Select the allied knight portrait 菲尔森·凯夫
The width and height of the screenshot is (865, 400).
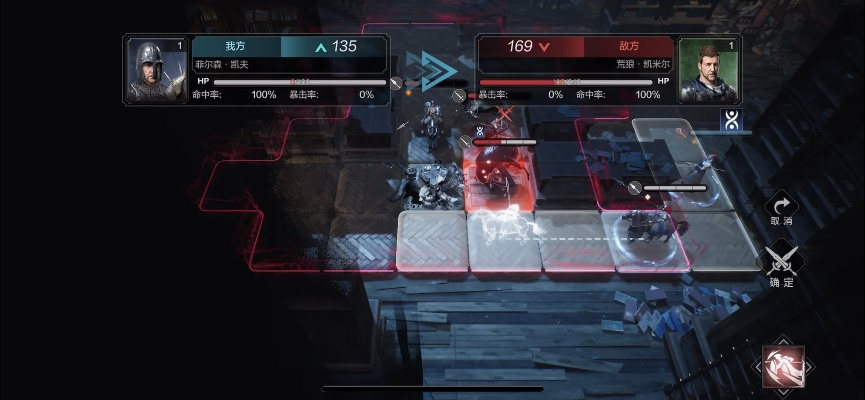click(156, 70)
